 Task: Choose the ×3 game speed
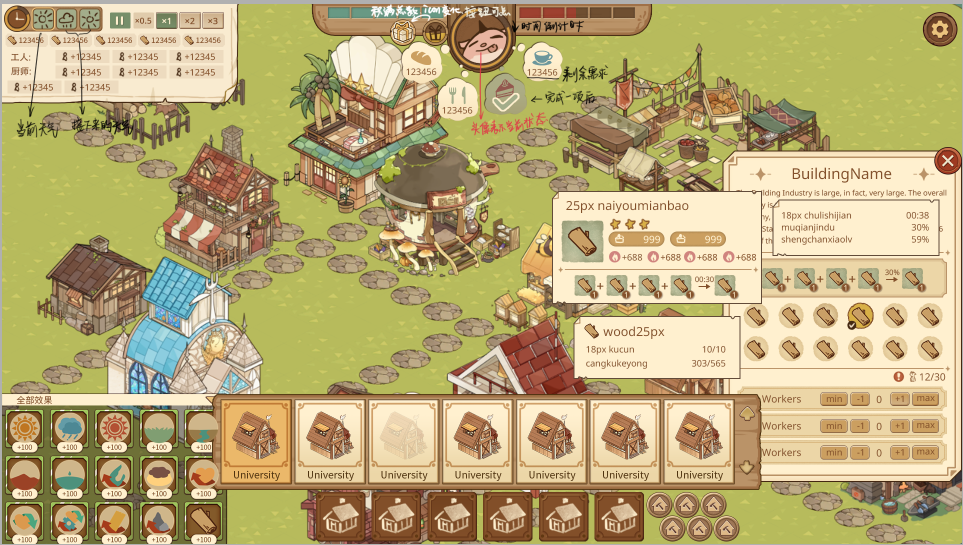click(212, 20)
